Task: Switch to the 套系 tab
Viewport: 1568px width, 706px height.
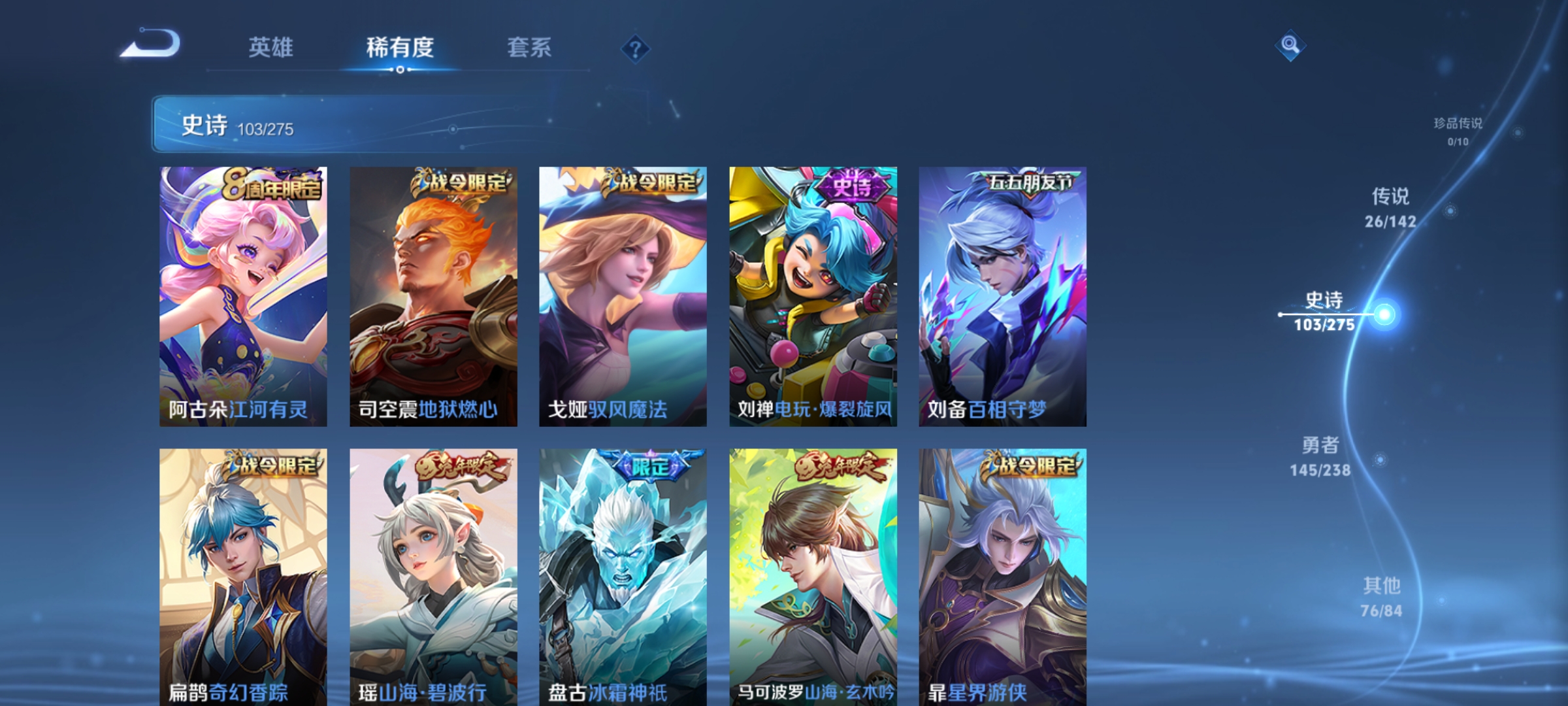Action: coord(531,47)
